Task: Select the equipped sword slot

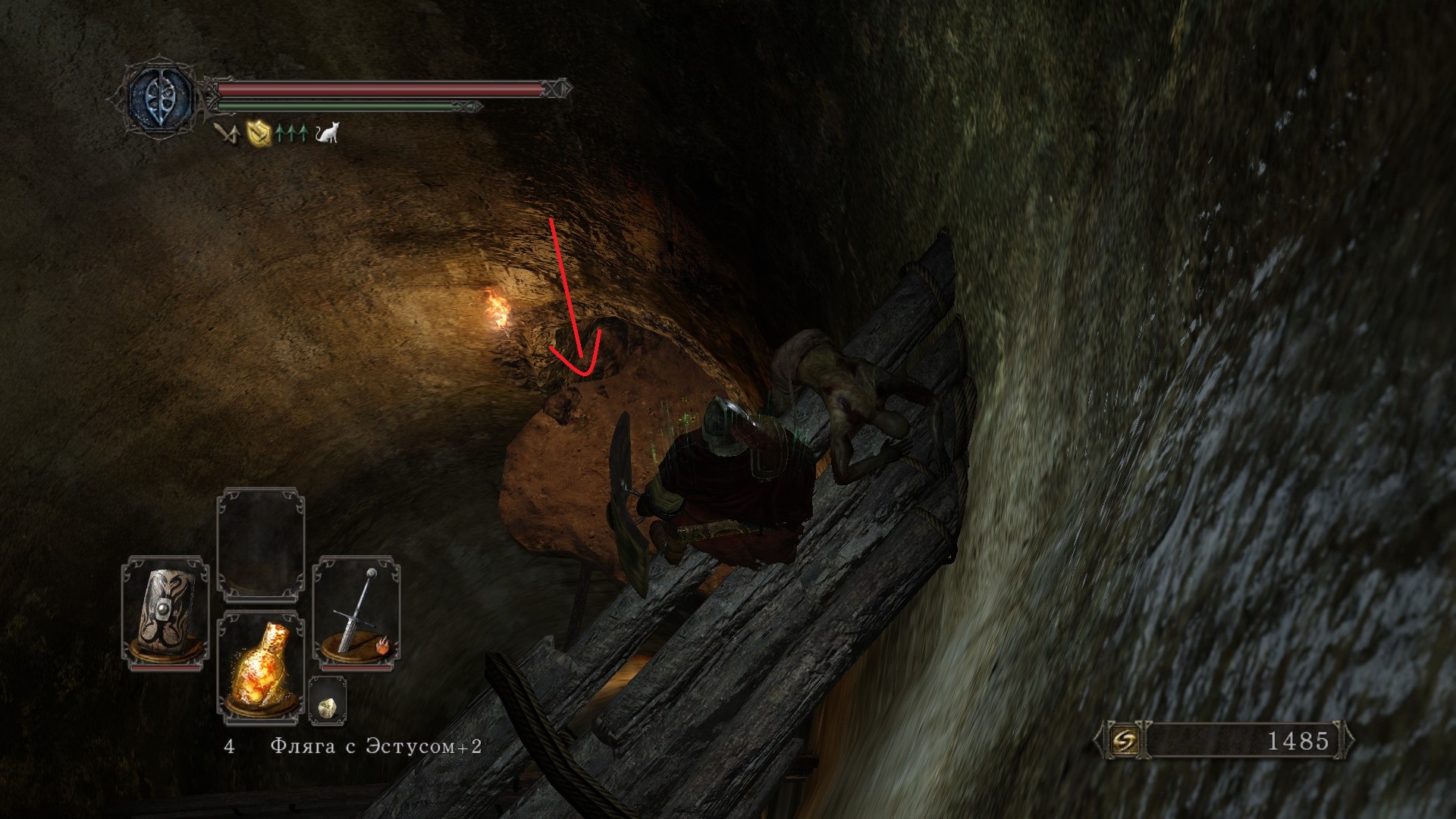Action: click(x=356, y=611)
